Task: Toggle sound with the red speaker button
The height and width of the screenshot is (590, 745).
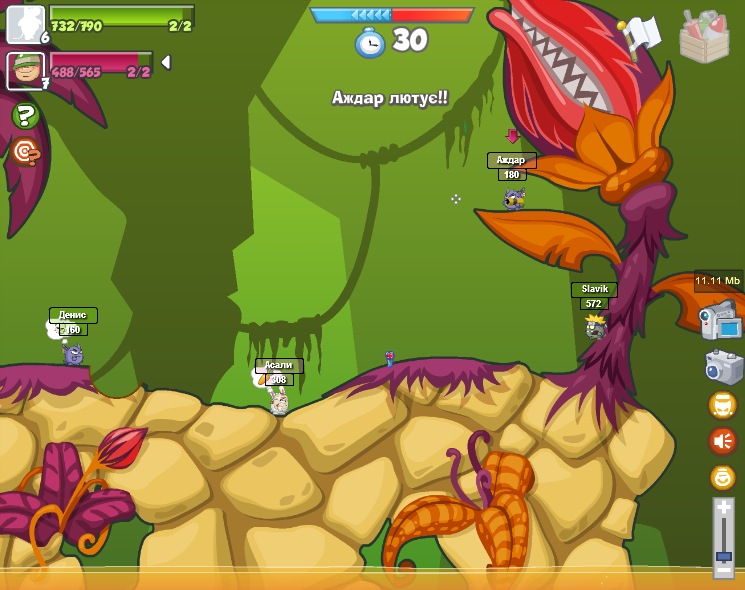Action: [722, 441]
